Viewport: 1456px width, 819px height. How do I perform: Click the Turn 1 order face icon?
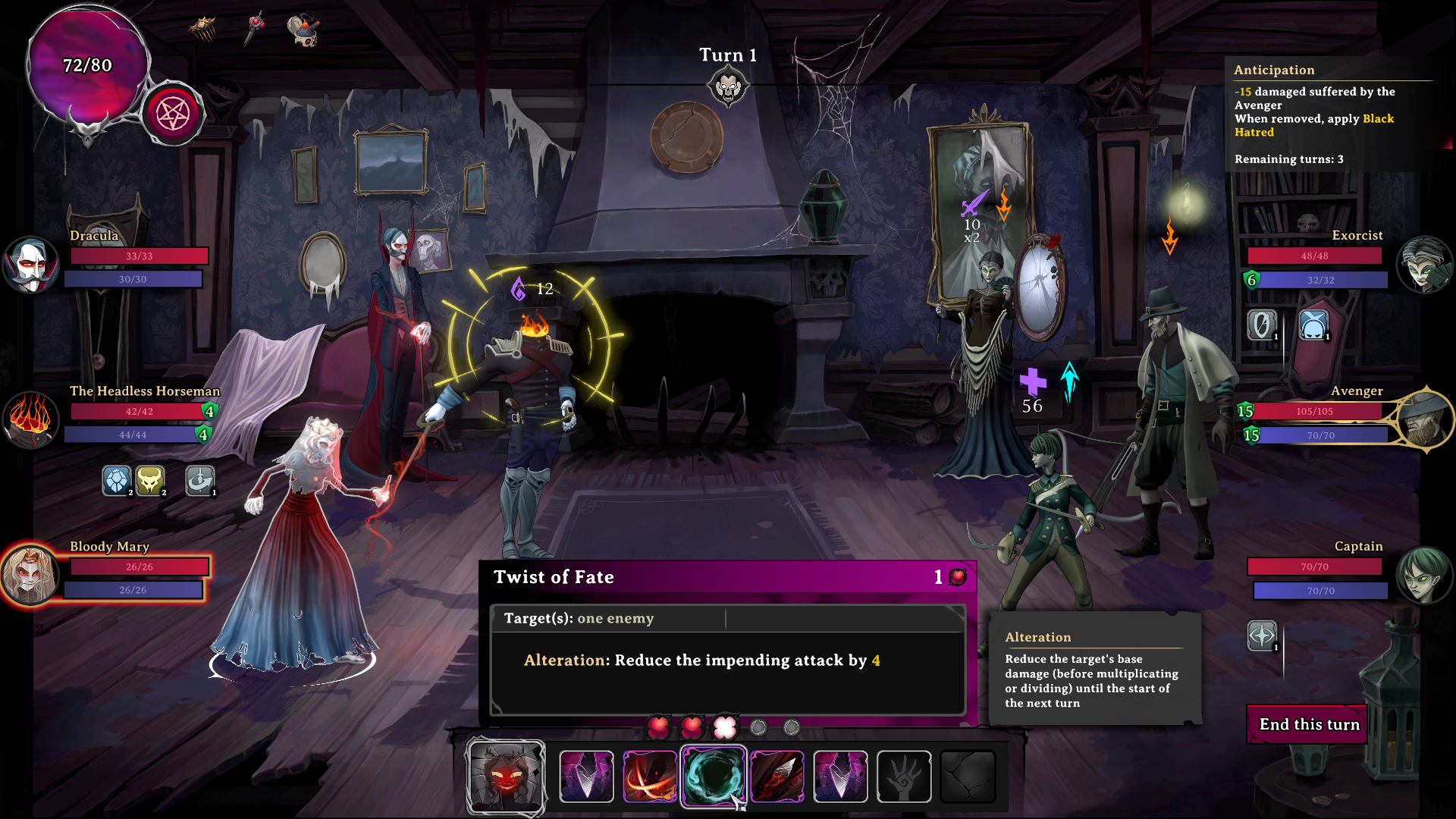[728, 87]
